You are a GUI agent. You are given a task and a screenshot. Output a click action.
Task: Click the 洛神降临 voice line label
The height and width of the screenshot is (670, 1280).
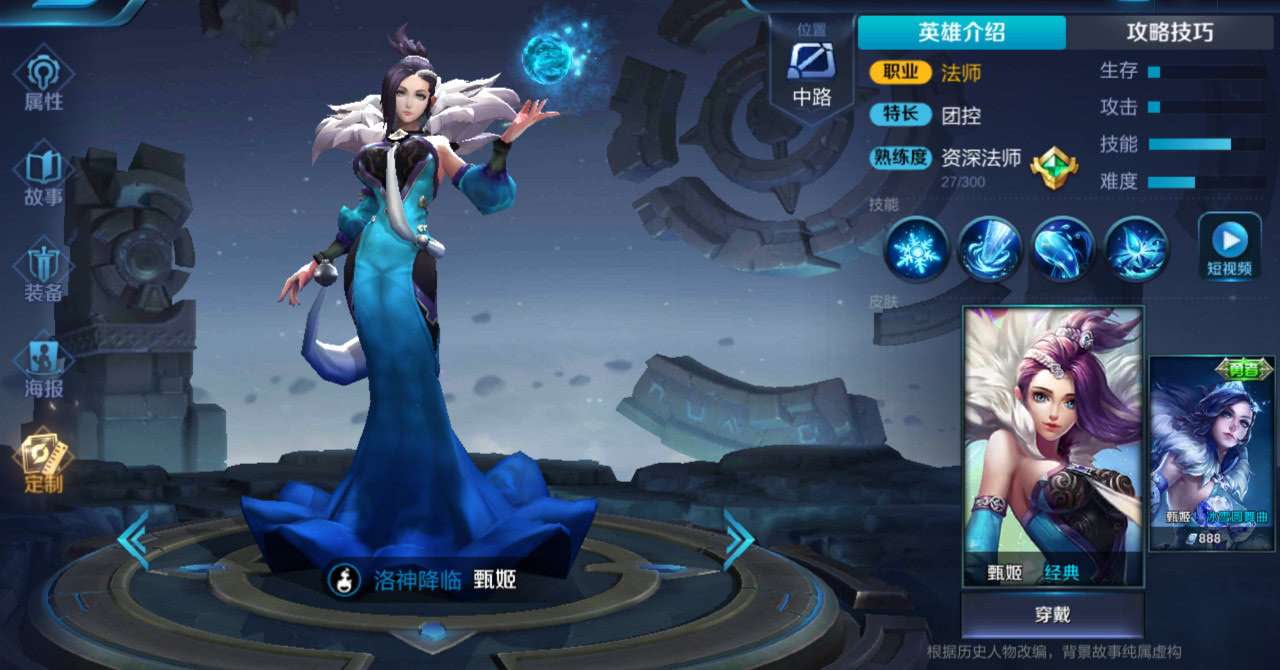pos(418,579)
